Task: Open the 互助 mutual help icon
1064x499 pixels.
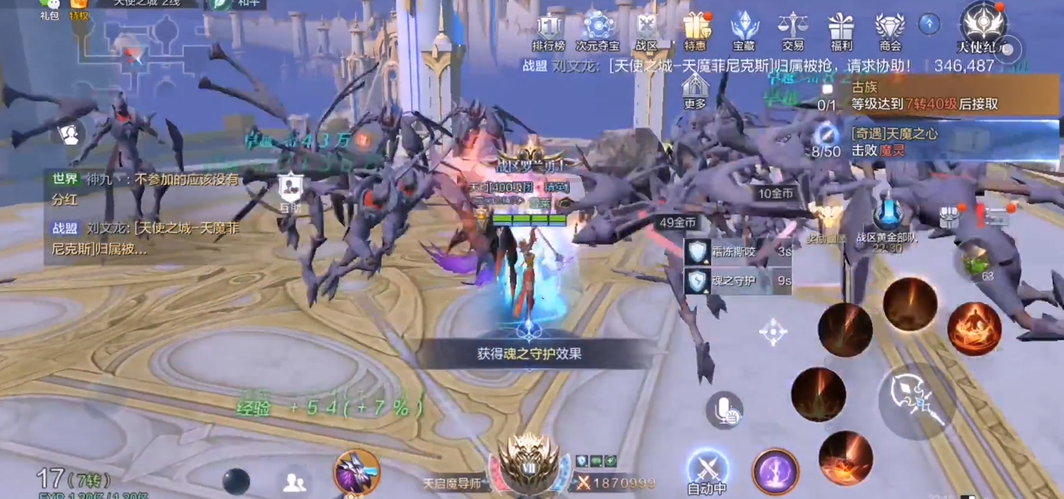Action: (x=290, y=190)
